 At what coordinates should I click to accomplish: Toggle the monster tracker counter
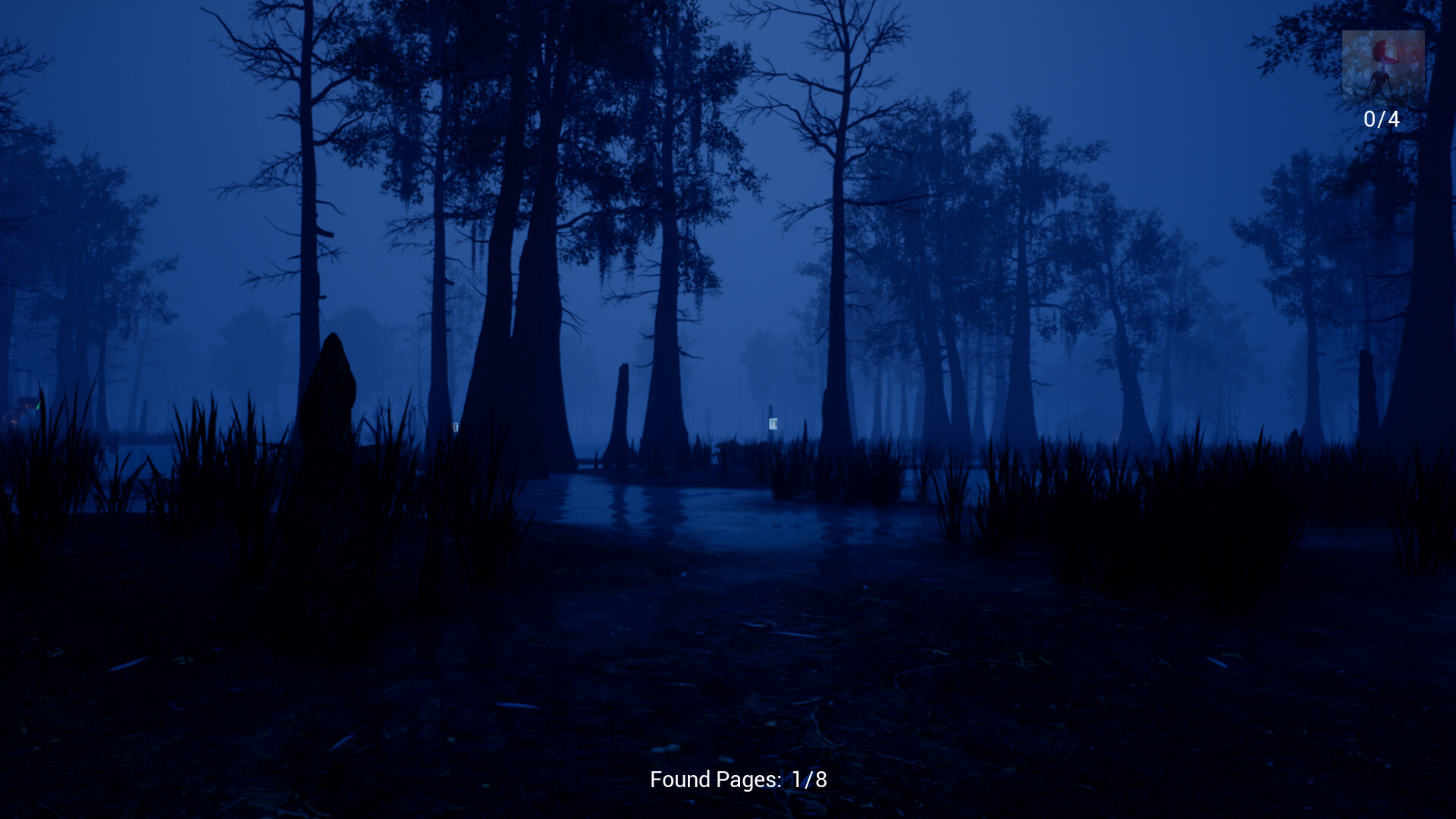coord(1382,118)
